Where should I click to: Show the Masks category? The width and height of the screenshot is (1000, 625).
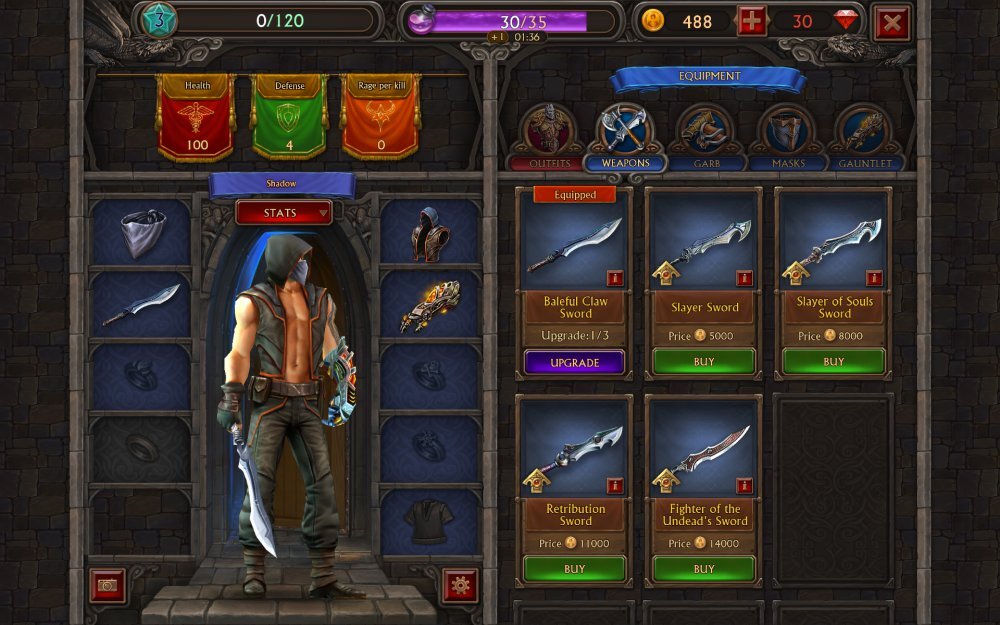[788, 137]
